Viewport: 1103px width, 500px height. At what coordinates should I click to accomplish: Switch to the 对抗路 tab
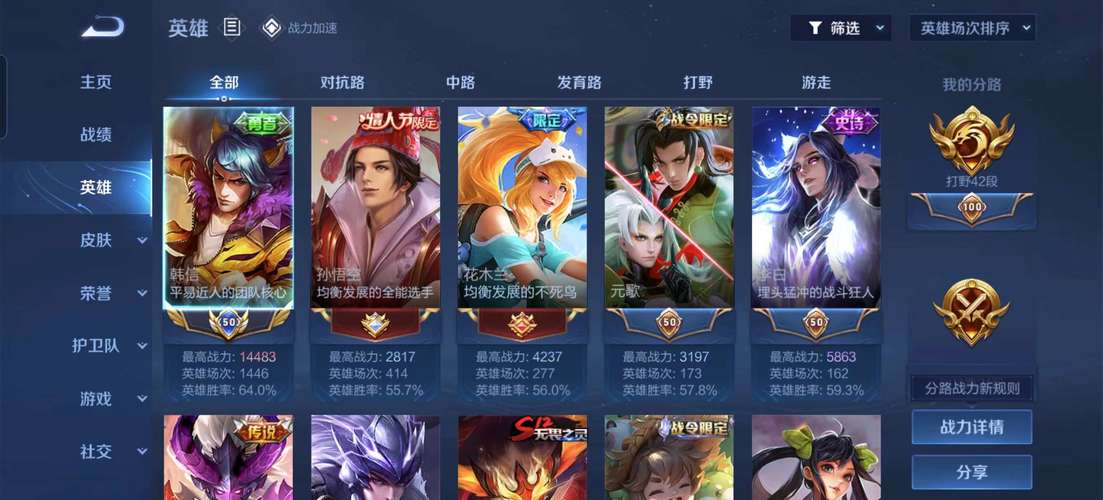[x=342, y=82]
